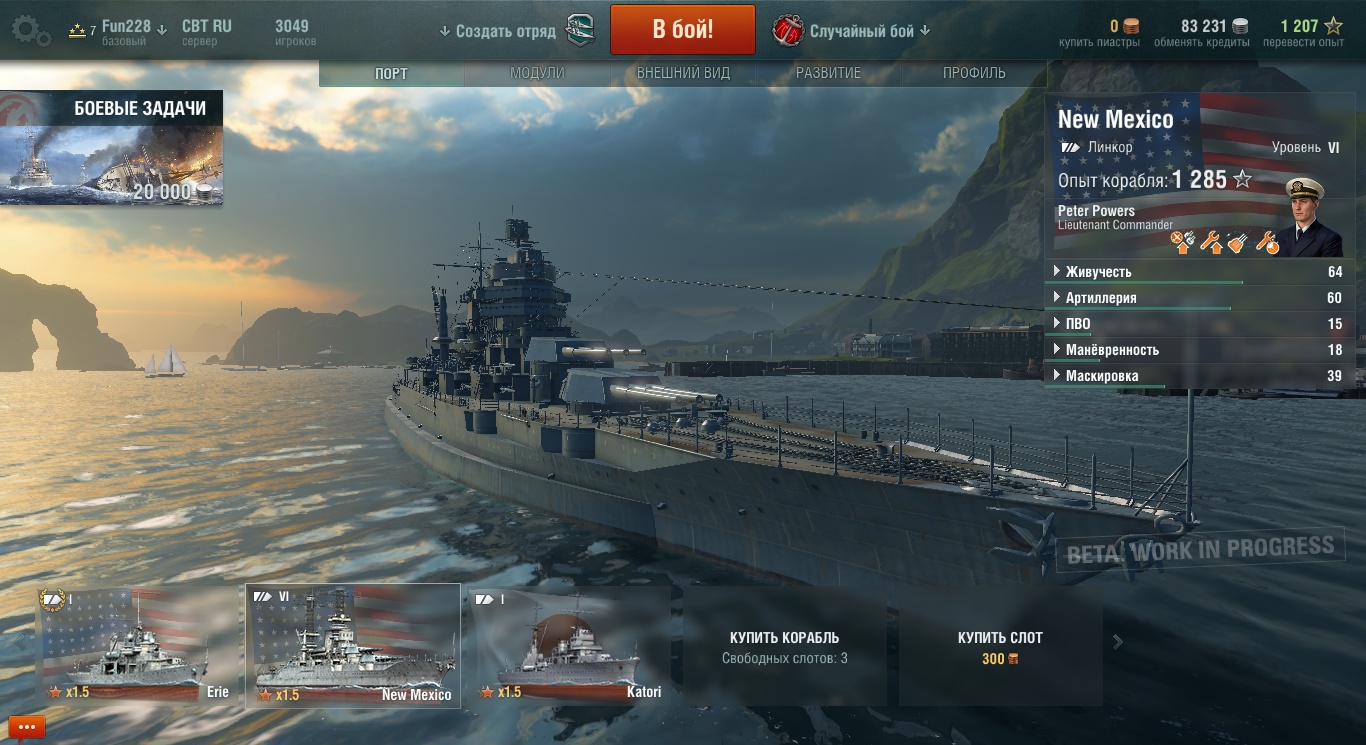Open the ВНЕШНИЙ ВИД tab
Image resolution: width=1366 pixels, height=745 pixels.
point(683,73)
